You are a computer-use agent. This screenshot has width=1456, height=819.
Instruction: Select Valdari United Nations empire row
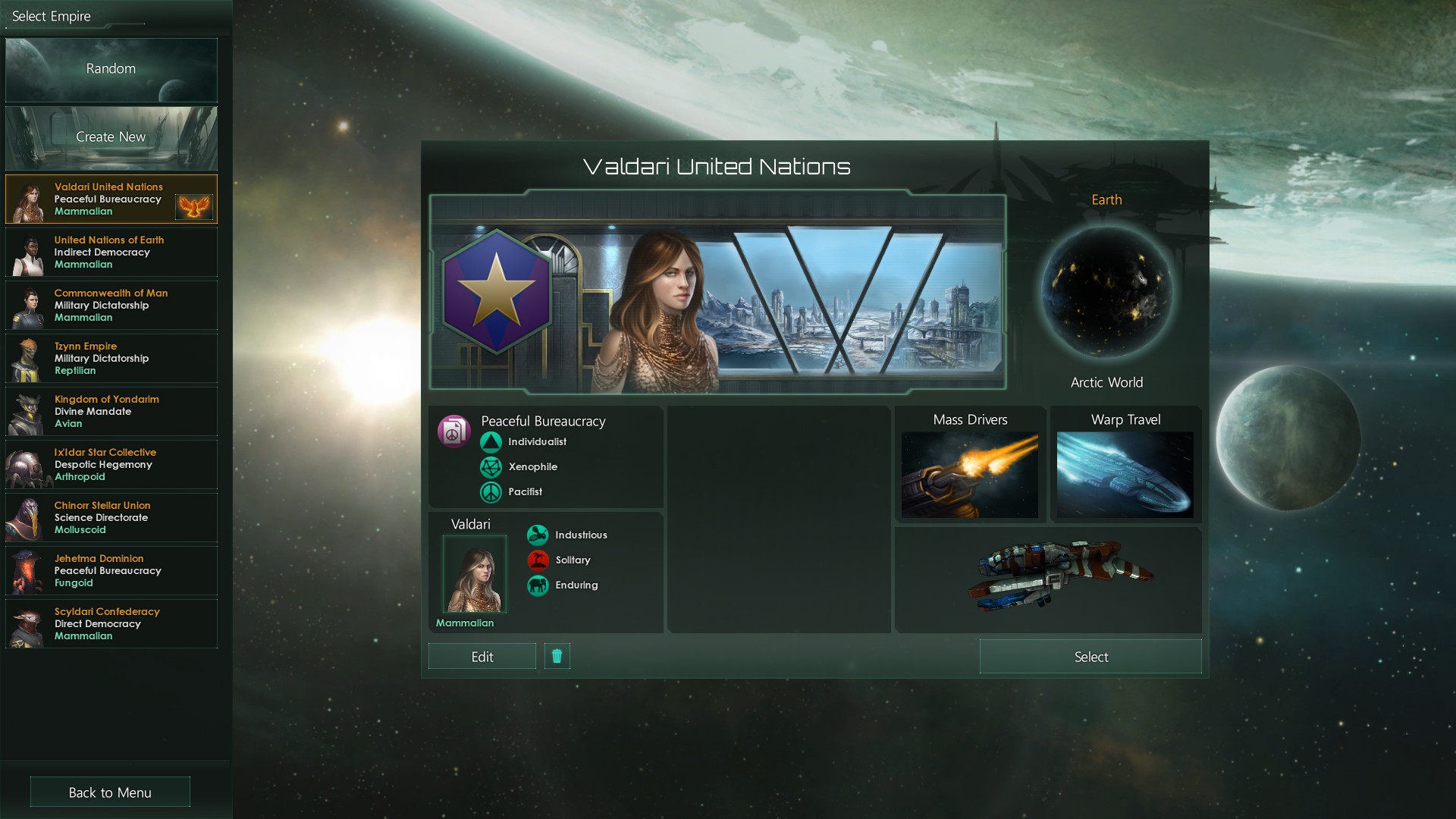(x=111, y=199)
